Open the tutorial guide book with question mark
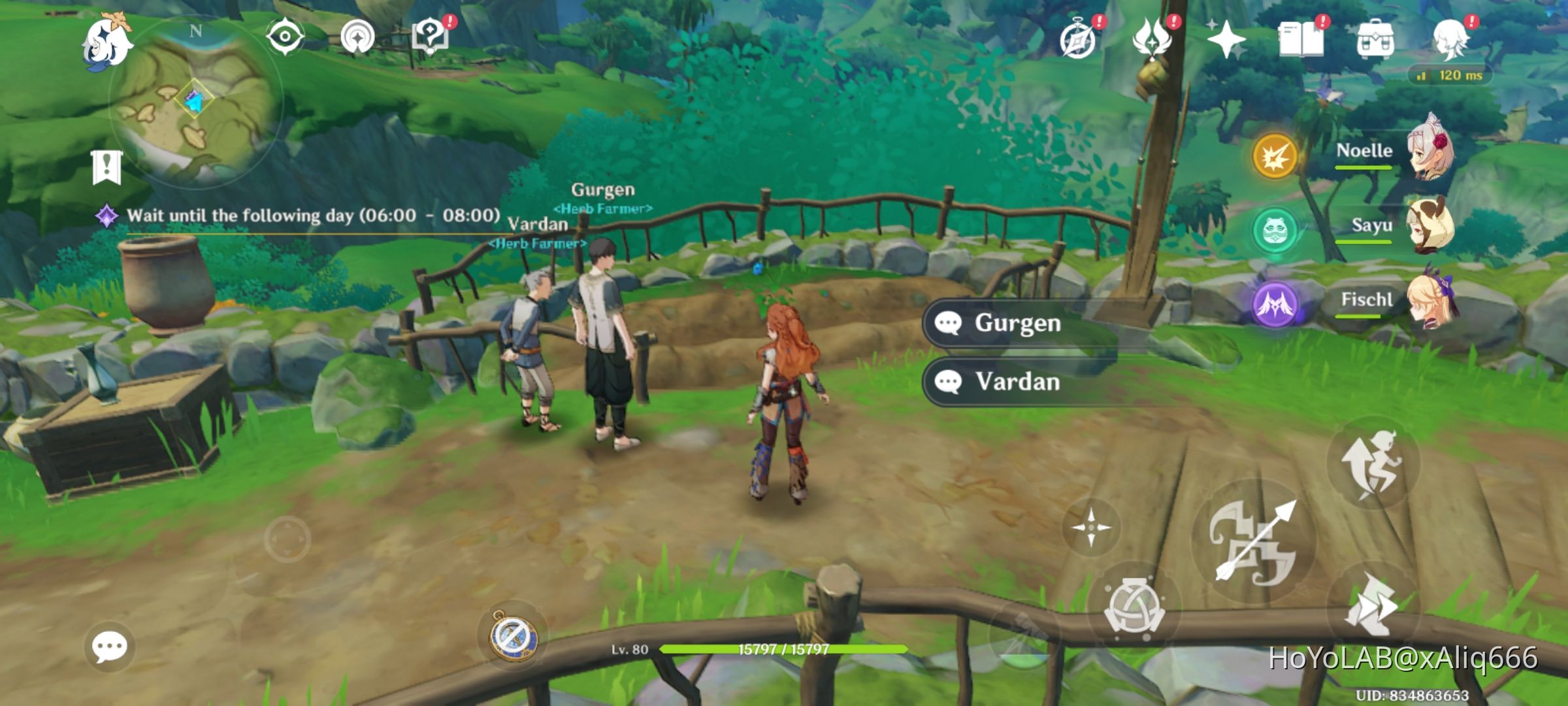The image size is (1568, 706). pyautogui.click(x=429, y=36)
